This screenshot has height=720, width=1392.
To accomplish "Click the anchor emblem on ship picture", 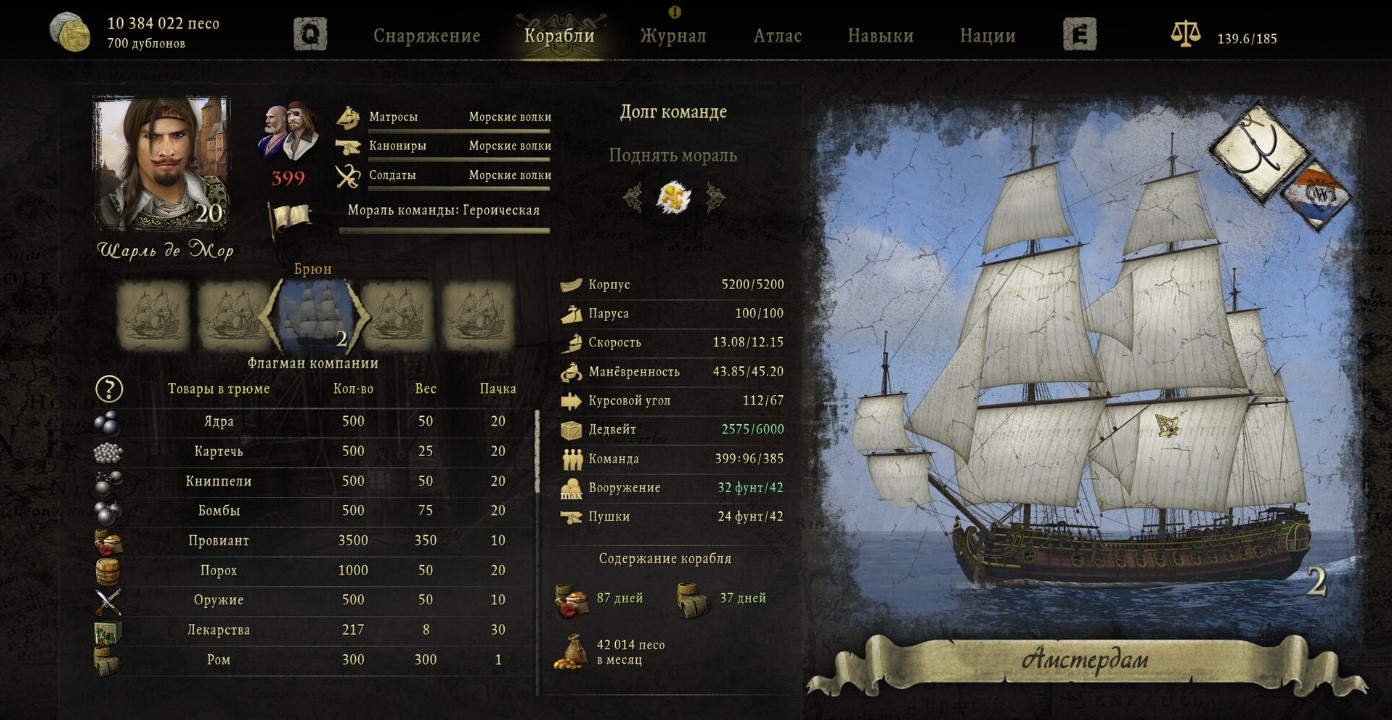I will 1258,152.
